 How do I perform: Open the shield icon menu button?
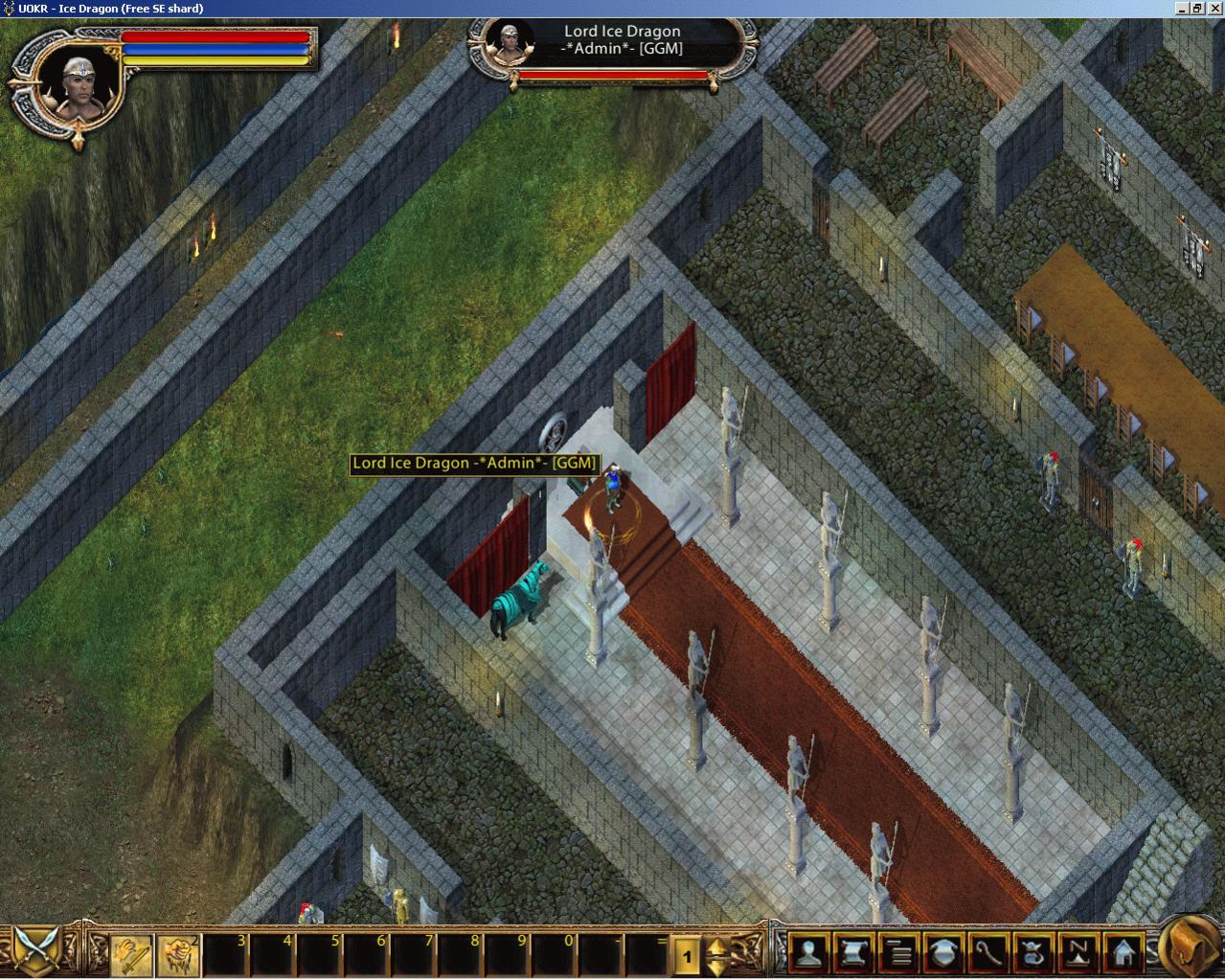tap(944, 953)
